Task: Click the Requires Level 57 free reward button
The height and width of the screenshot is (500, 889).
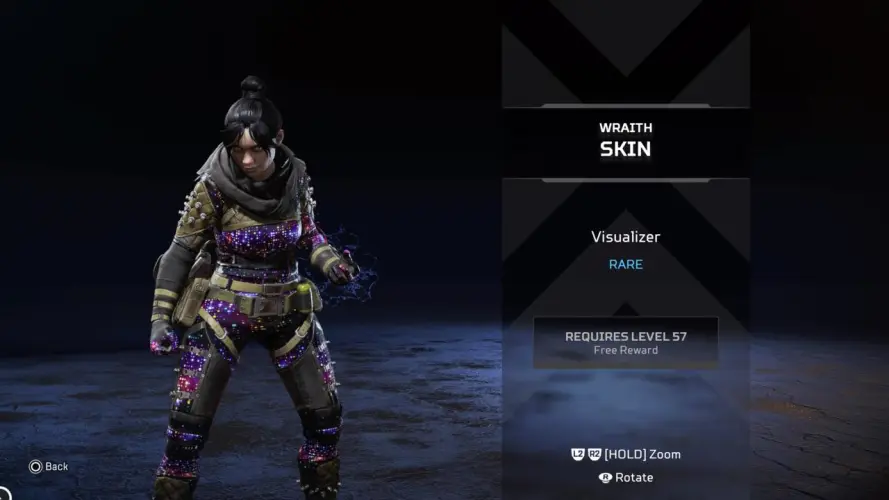Action: click(x=625, y=343)
